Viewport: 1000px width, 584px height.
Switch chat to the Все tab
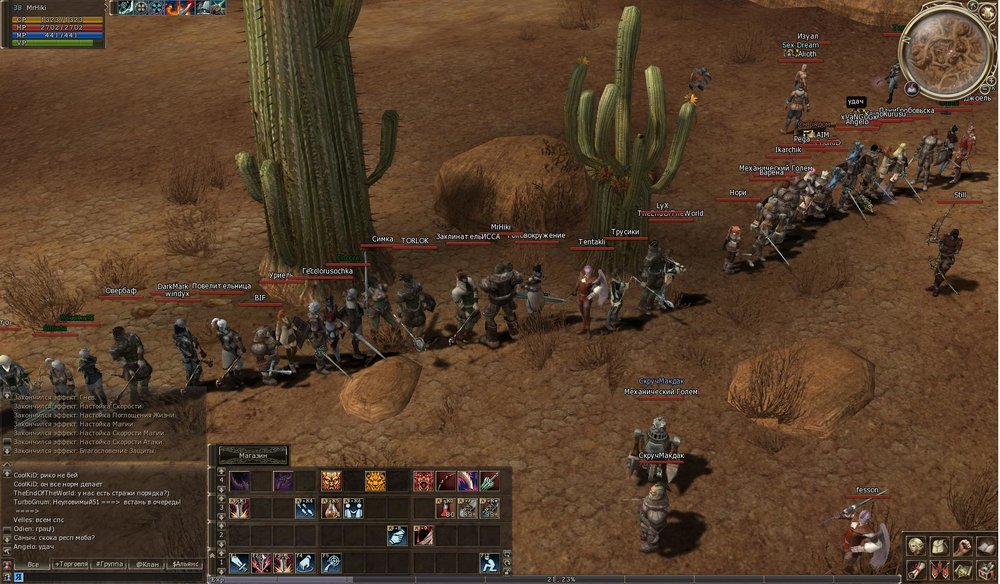pos(33,565)
